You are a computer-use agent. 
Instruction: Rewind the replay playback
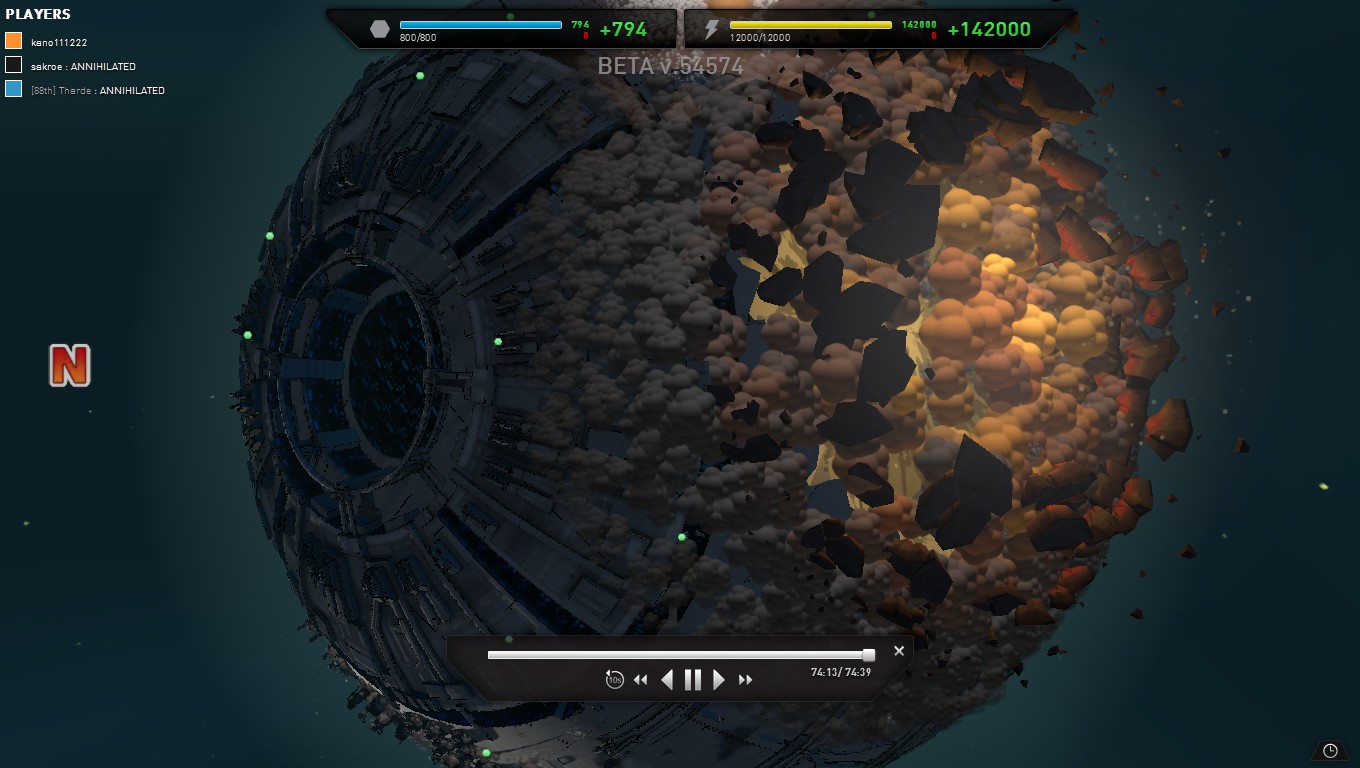pos(641,679)
